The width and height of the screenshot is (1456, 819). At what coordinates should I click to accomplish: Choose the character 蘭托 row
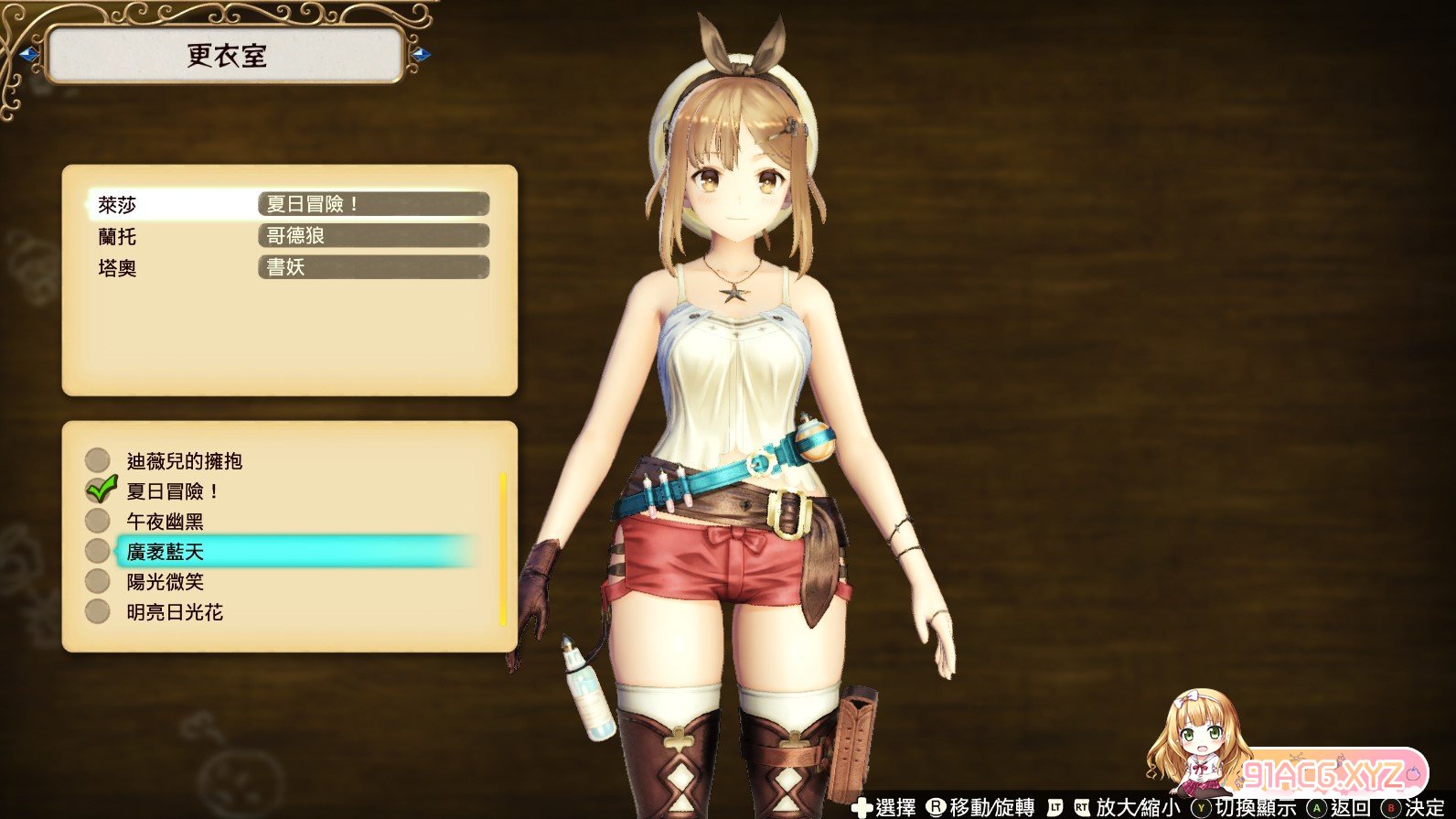(291, 236)
